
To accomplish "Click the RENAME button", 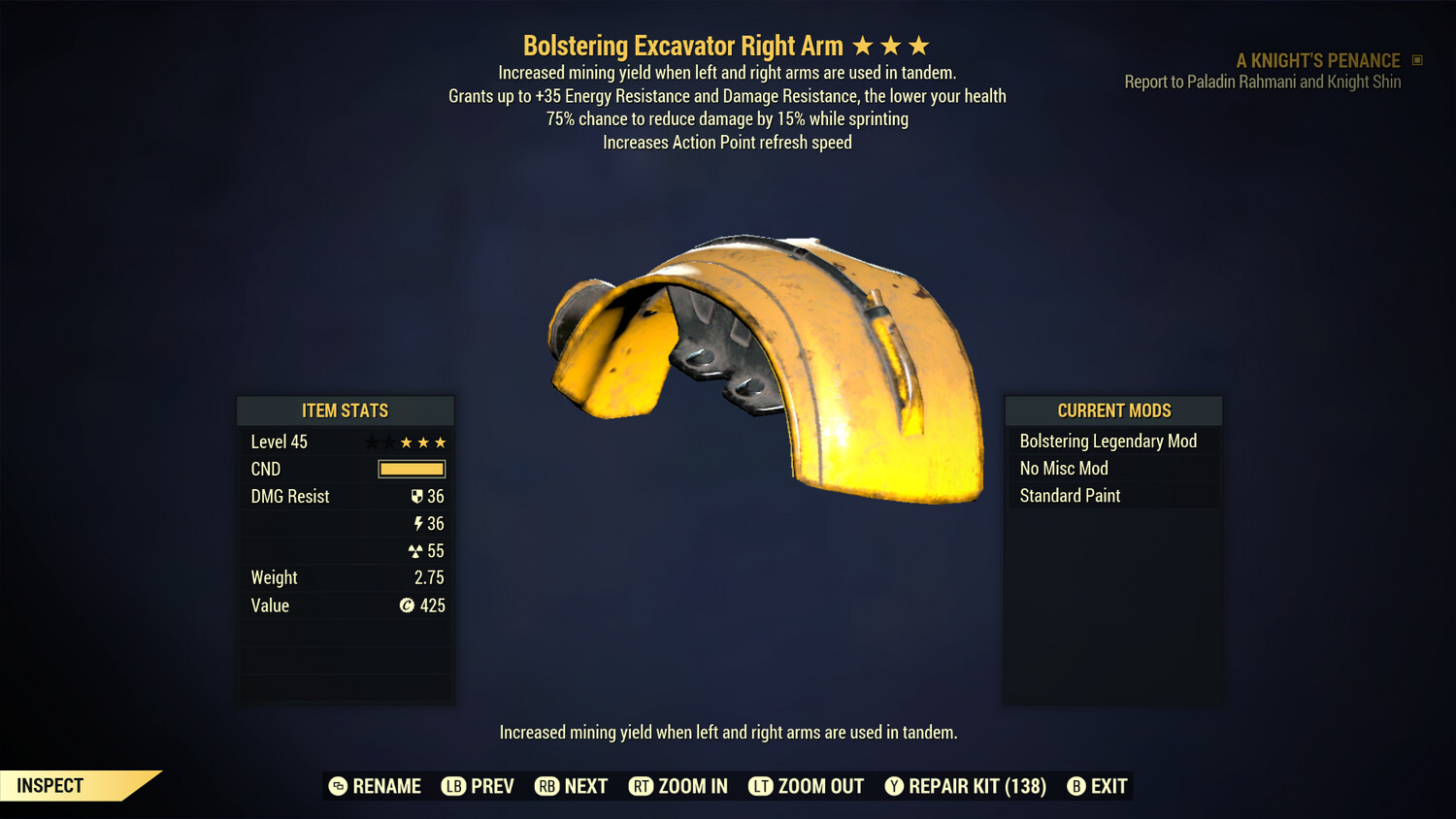I will tap(376, 786).
